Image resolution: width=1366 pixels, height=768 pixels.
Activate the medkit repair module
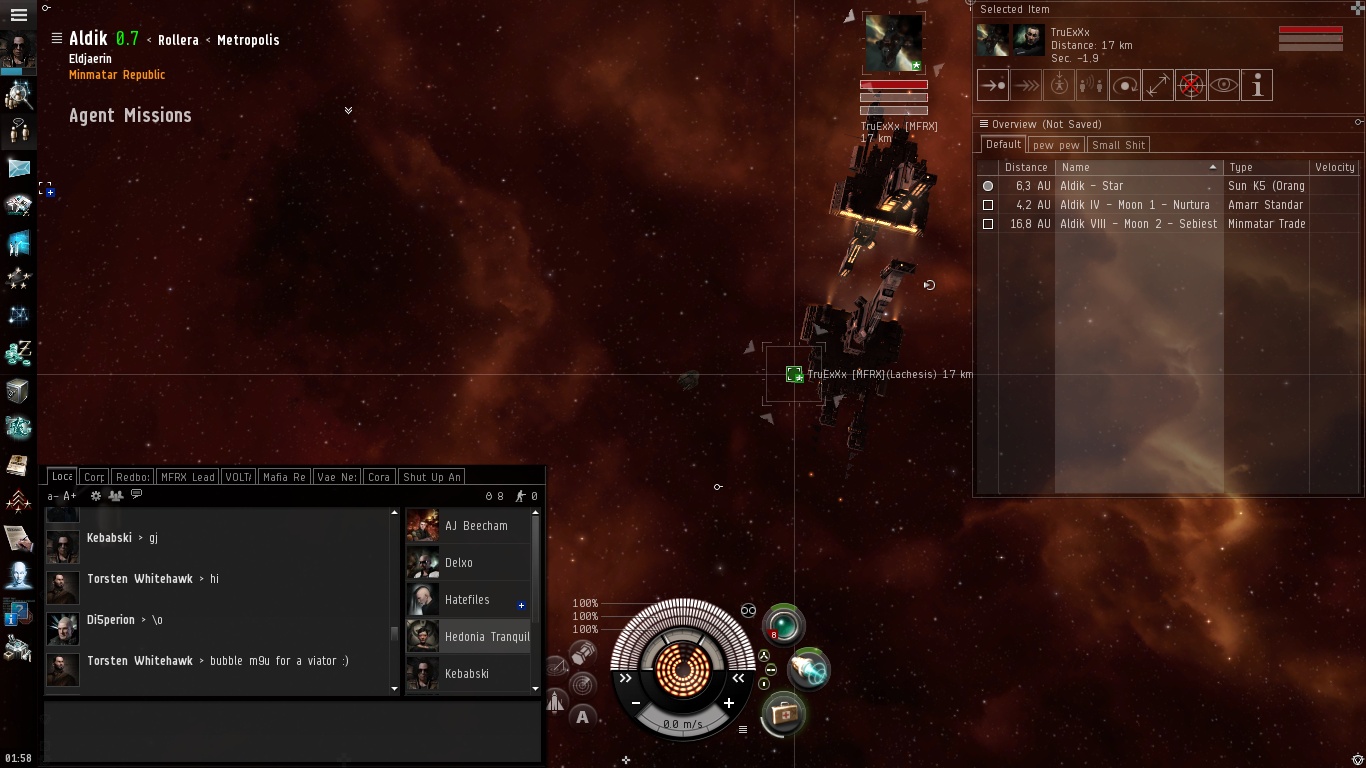click(x=782, y=714)
